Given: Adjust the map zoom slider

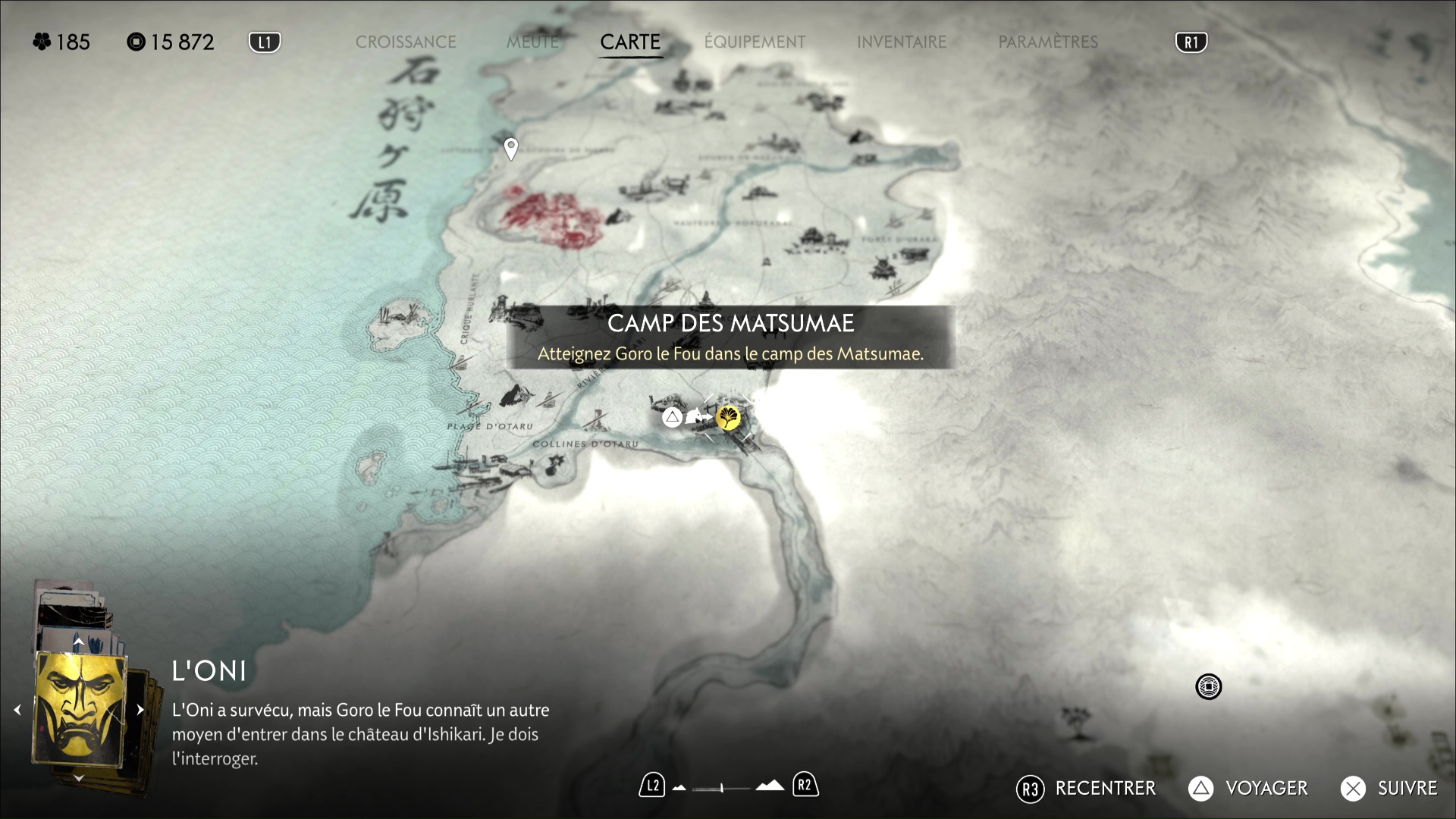Looking at the screenshot, I should click(x=722, y=788).
